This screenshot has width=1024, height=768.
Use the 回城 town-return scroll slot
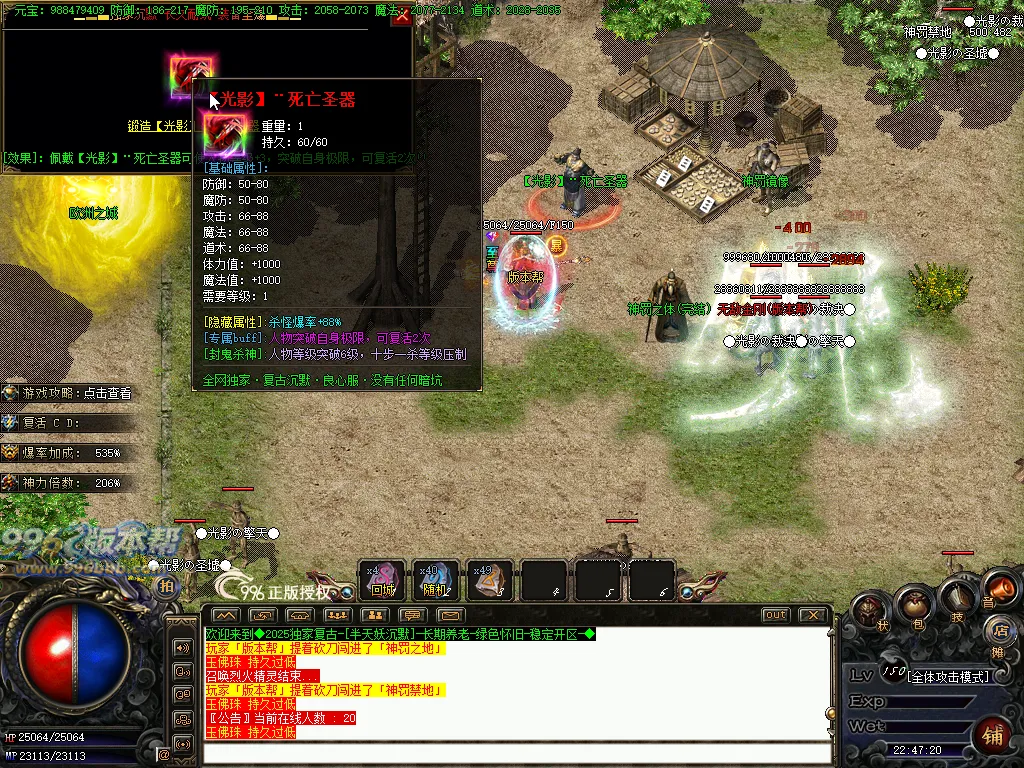tap(382, 580)
